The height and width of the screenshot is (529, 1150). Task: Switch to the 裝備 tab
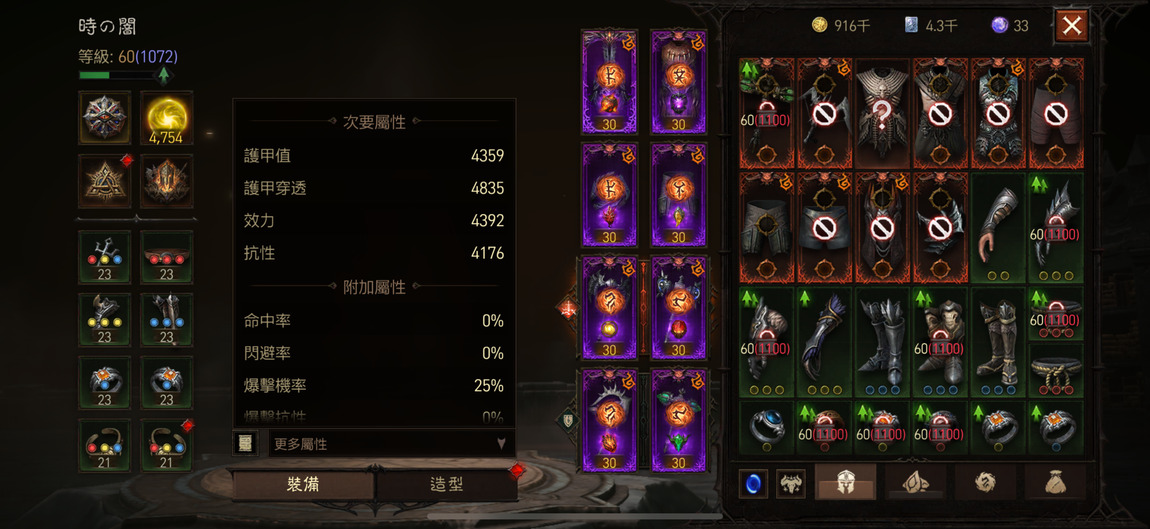(303, 484)
